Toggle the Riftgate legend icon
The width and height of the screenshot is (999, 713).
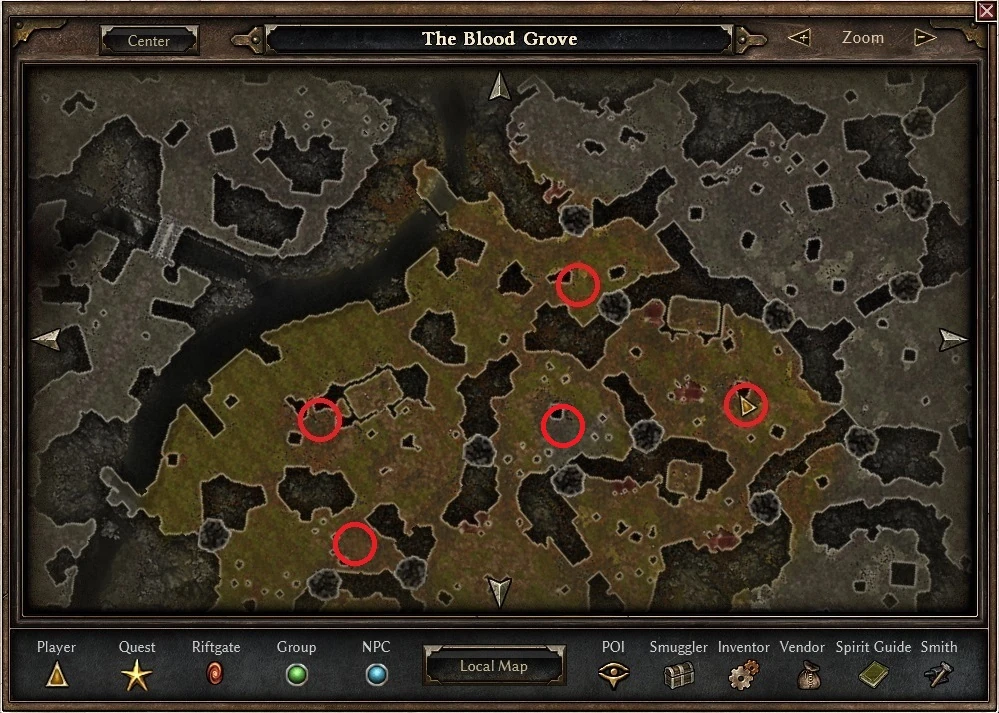coord(215,675)
